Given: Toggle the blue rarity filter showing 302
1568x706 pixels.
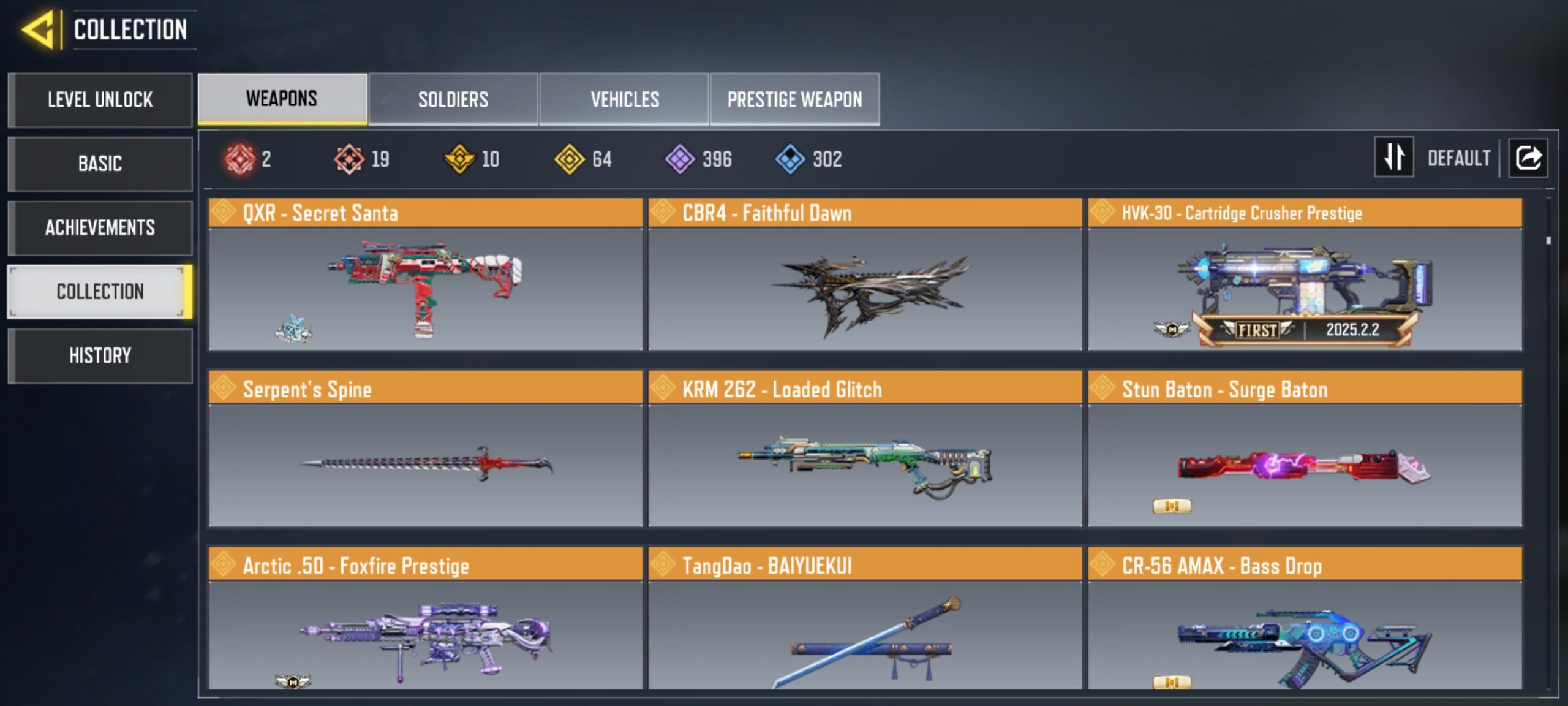Looking at the screenshot, I should point(790,159).
